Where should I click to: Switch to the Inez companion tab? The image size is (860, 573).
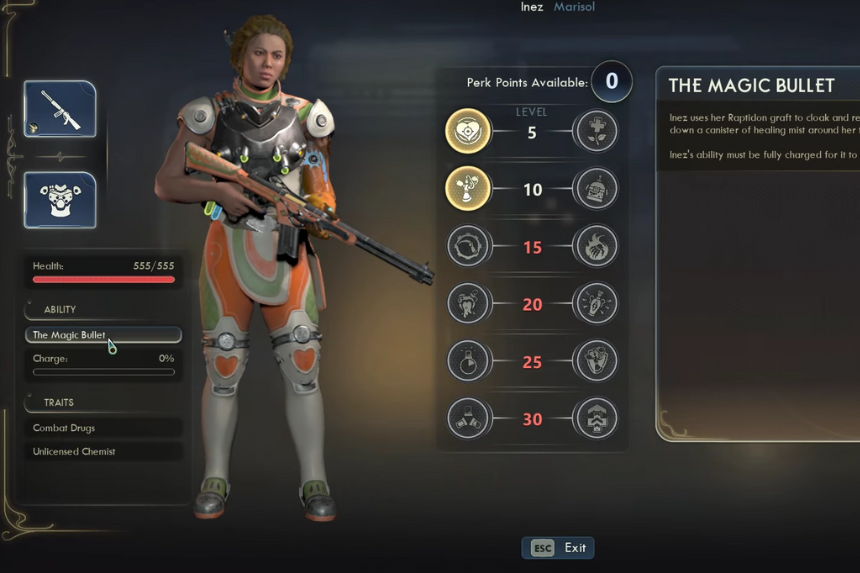(x=532, y=7)
